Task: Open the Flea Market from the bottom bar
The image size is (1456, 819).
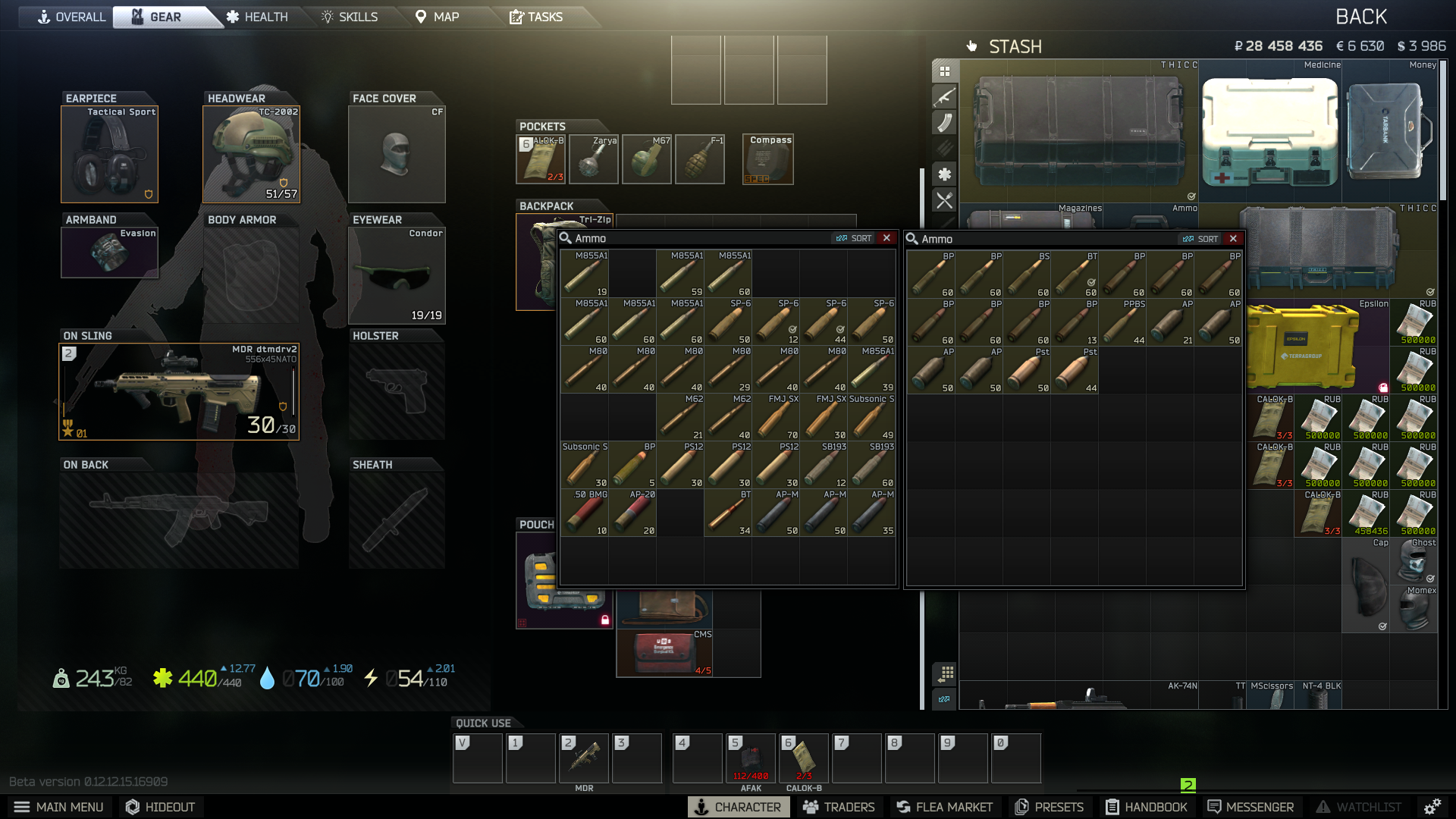Action: (943, 807)
